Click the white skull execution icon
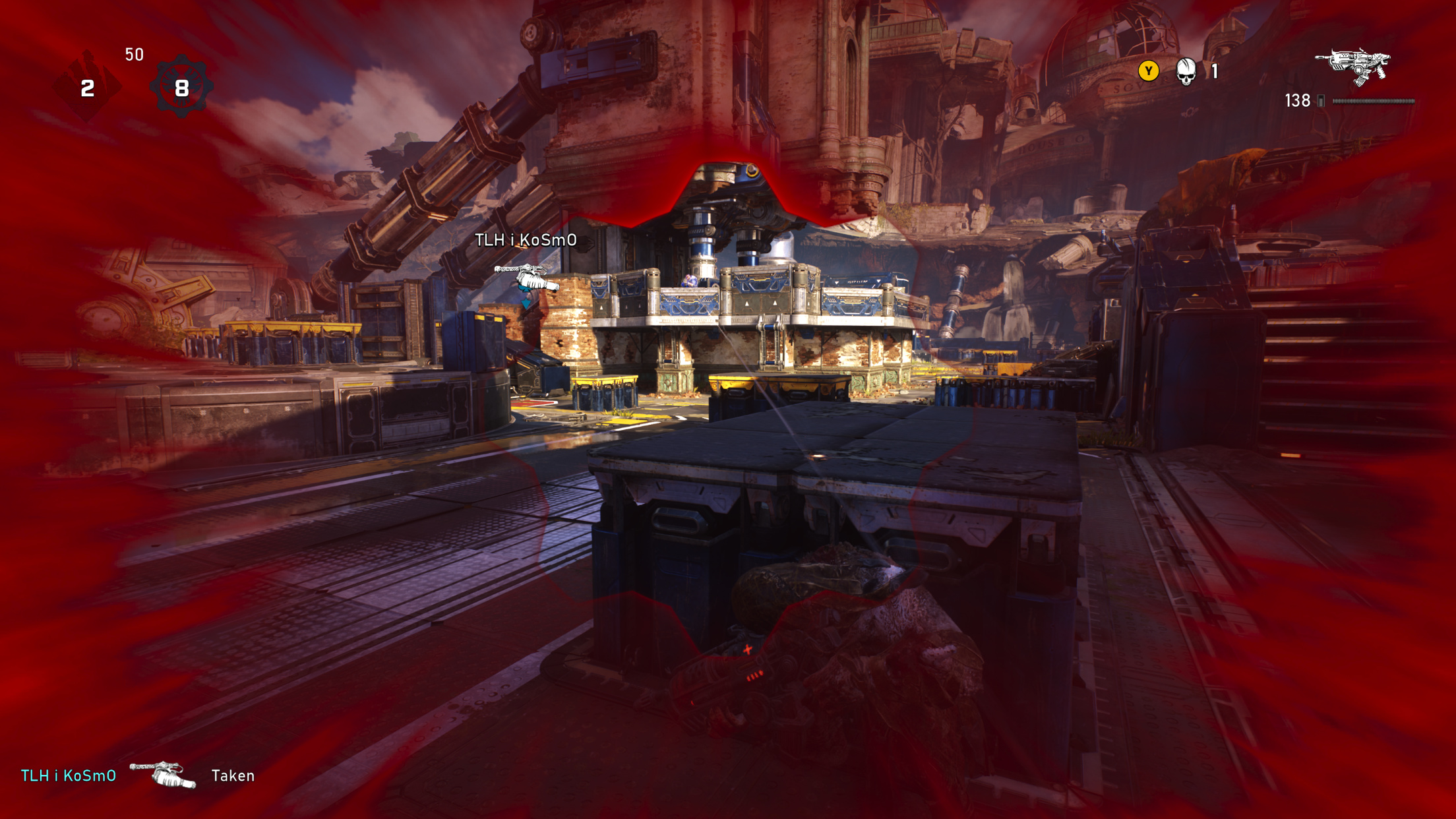1456x819 pixels. [x=1186, y=71]
